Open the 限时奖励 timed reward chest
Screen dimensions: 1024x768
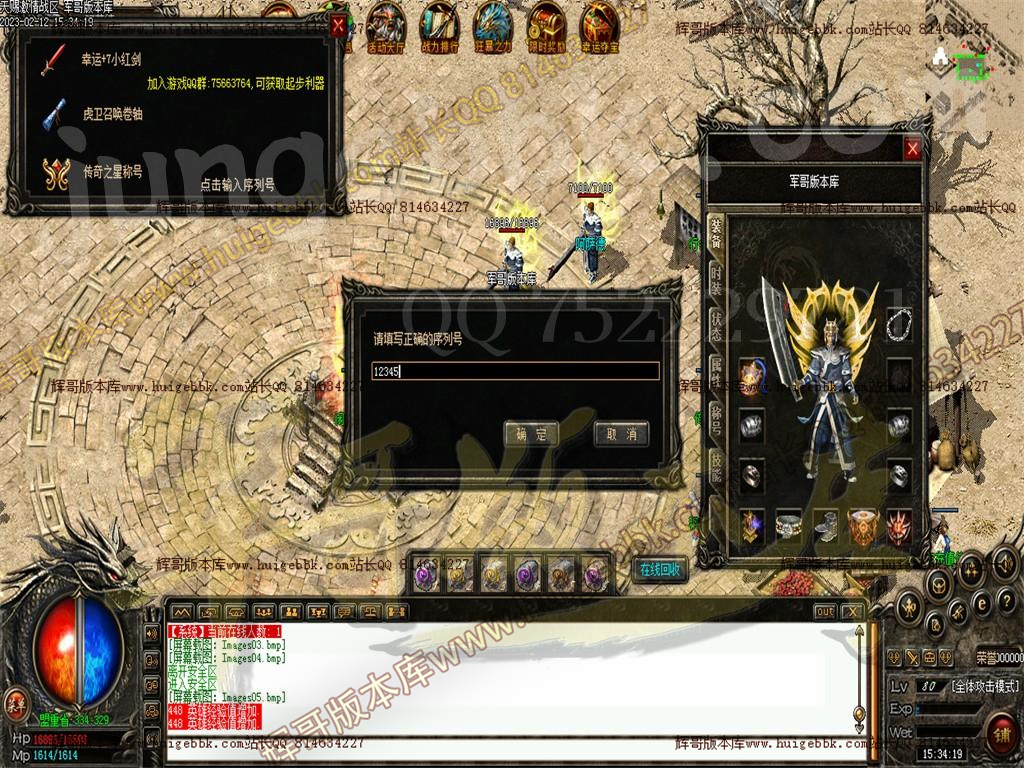[x=546, y=24]
